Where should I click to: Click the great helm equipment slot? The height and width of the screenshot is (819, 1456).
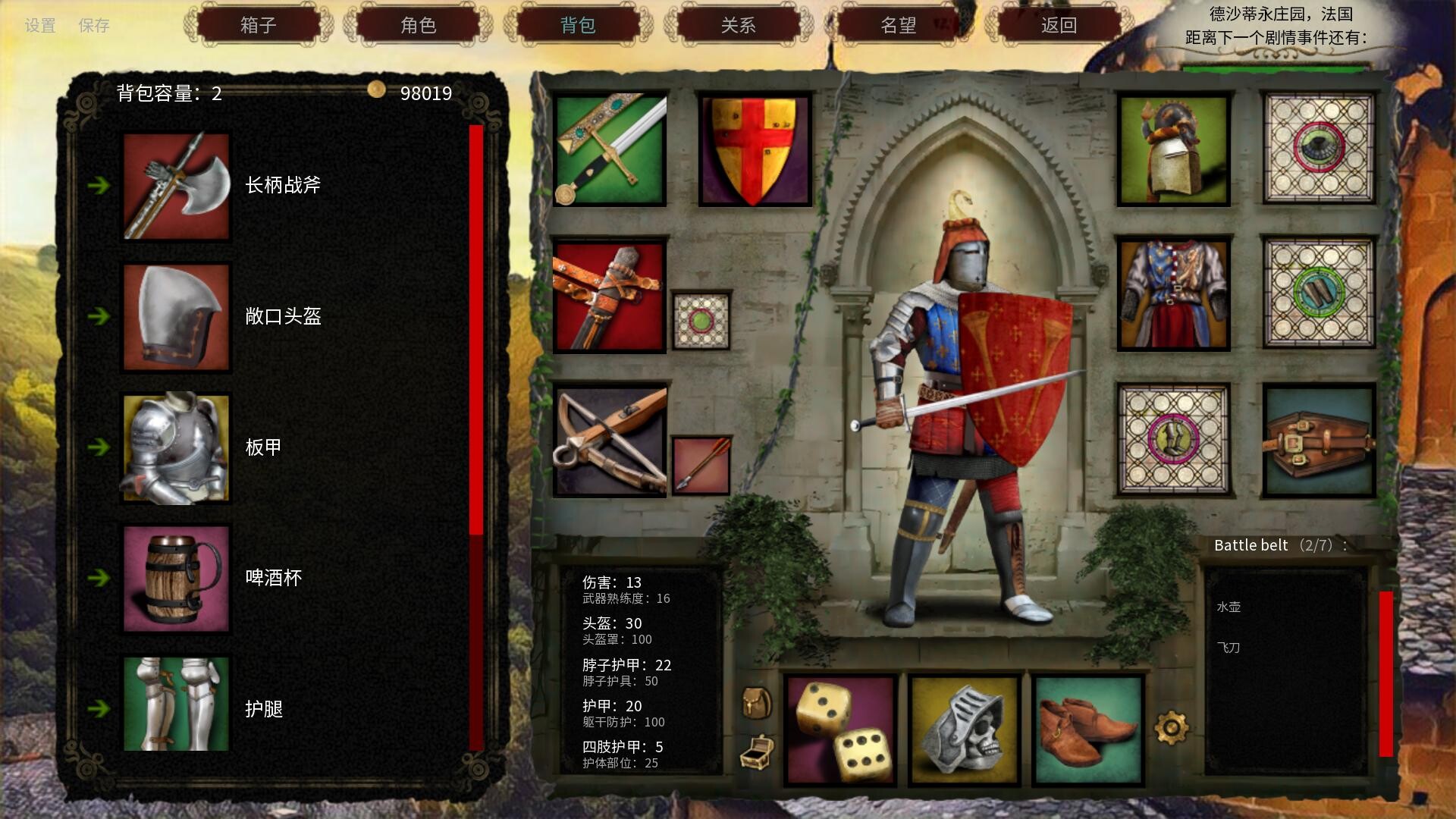pyautogui.click(x=1174, y=149)
